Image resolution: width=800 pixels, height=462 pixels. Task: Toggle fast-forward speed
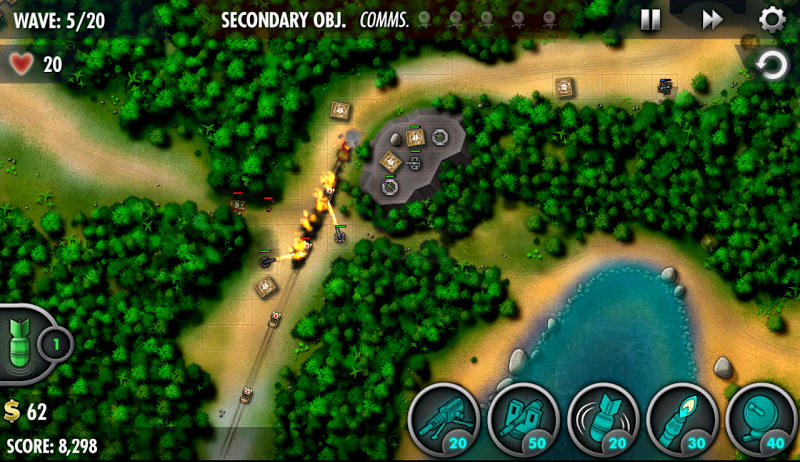click(711, 19)
